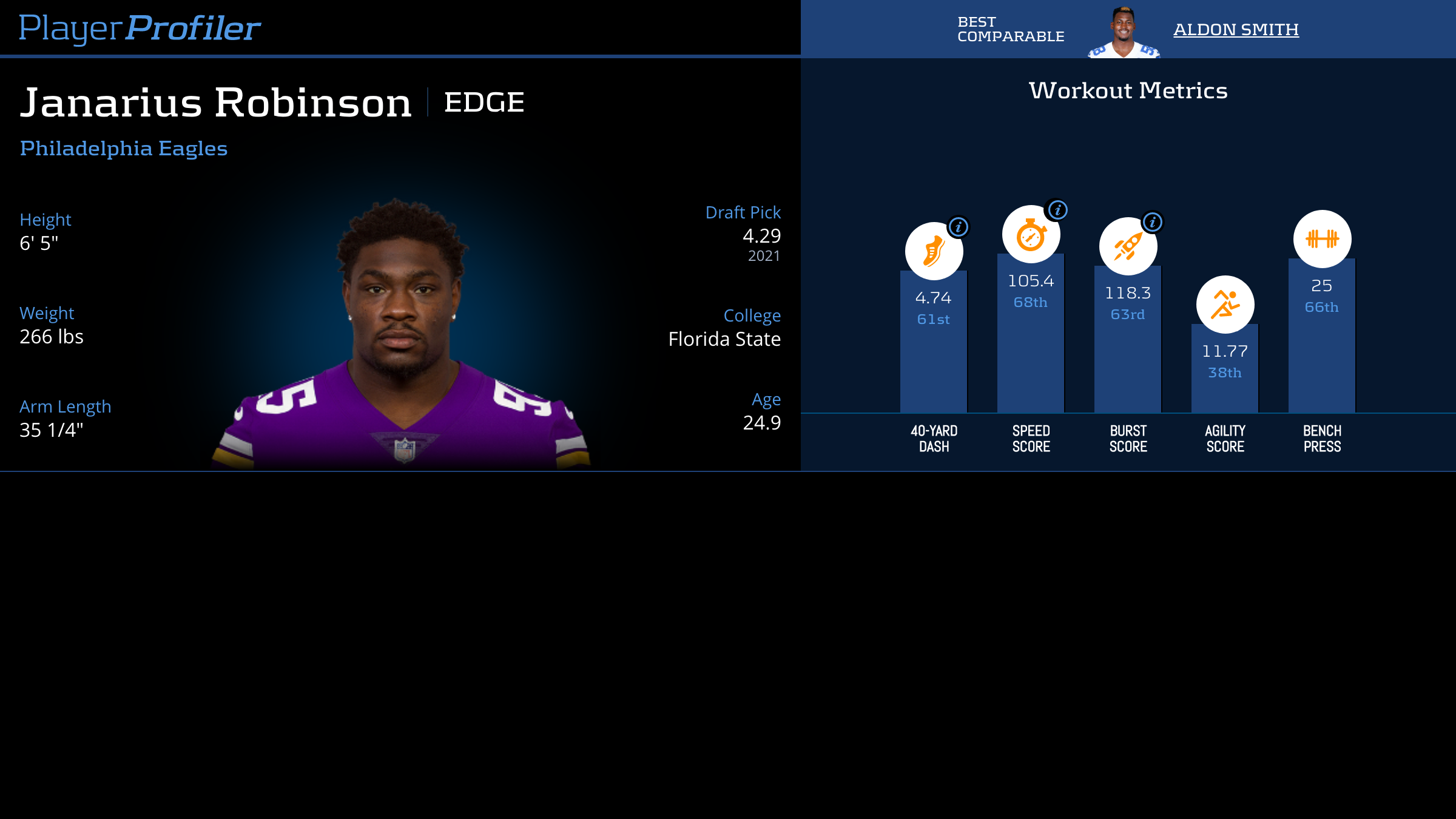This screenshot has width=1456, height=819.
Task: Show info for the 40-Yard Dash metric
Action: pyautogui.click(x=959, y=227)
